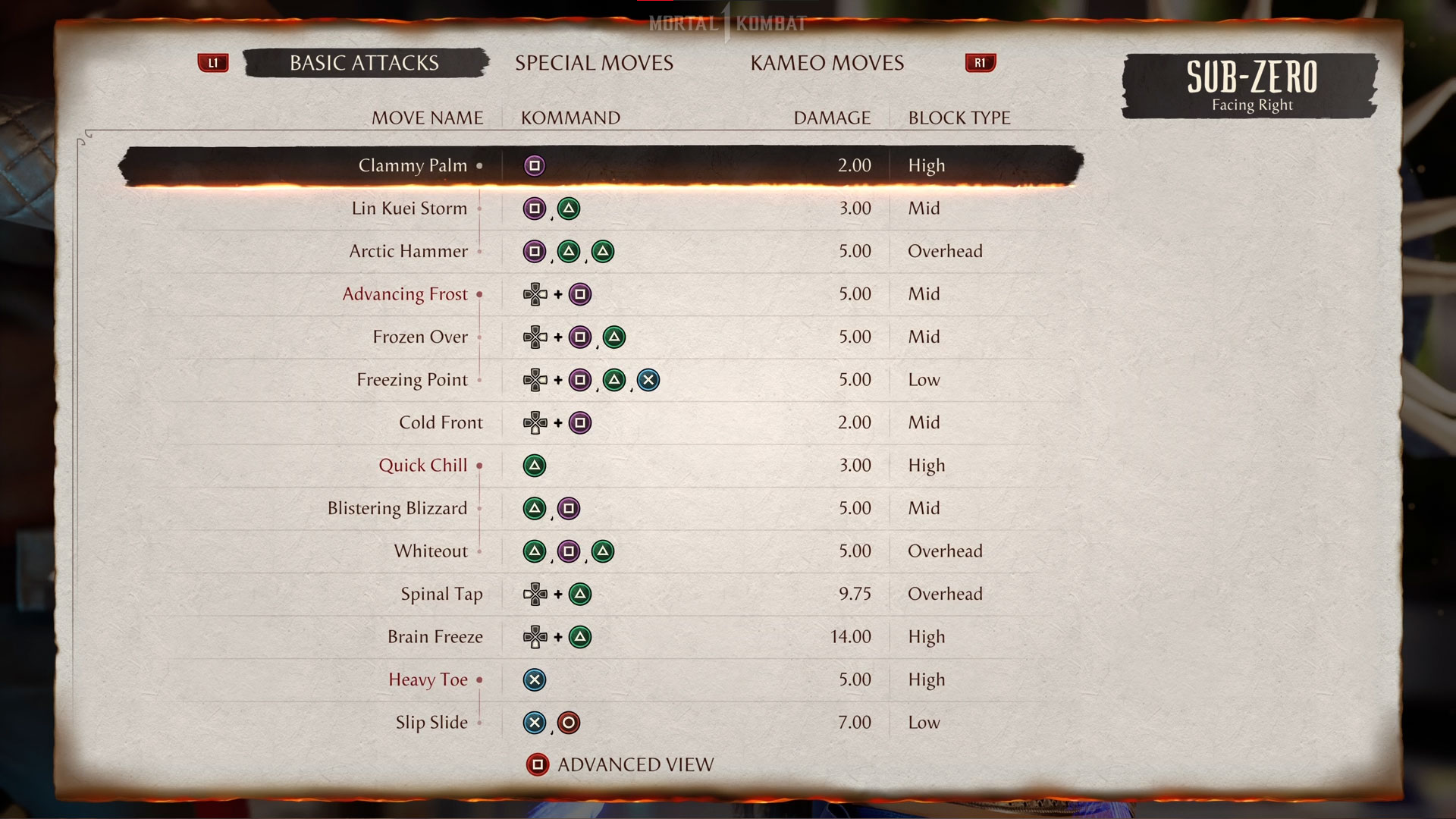Open the Kameo Moves tab
The width and height of the screenshot is (1456, 819).
point(827,63)
